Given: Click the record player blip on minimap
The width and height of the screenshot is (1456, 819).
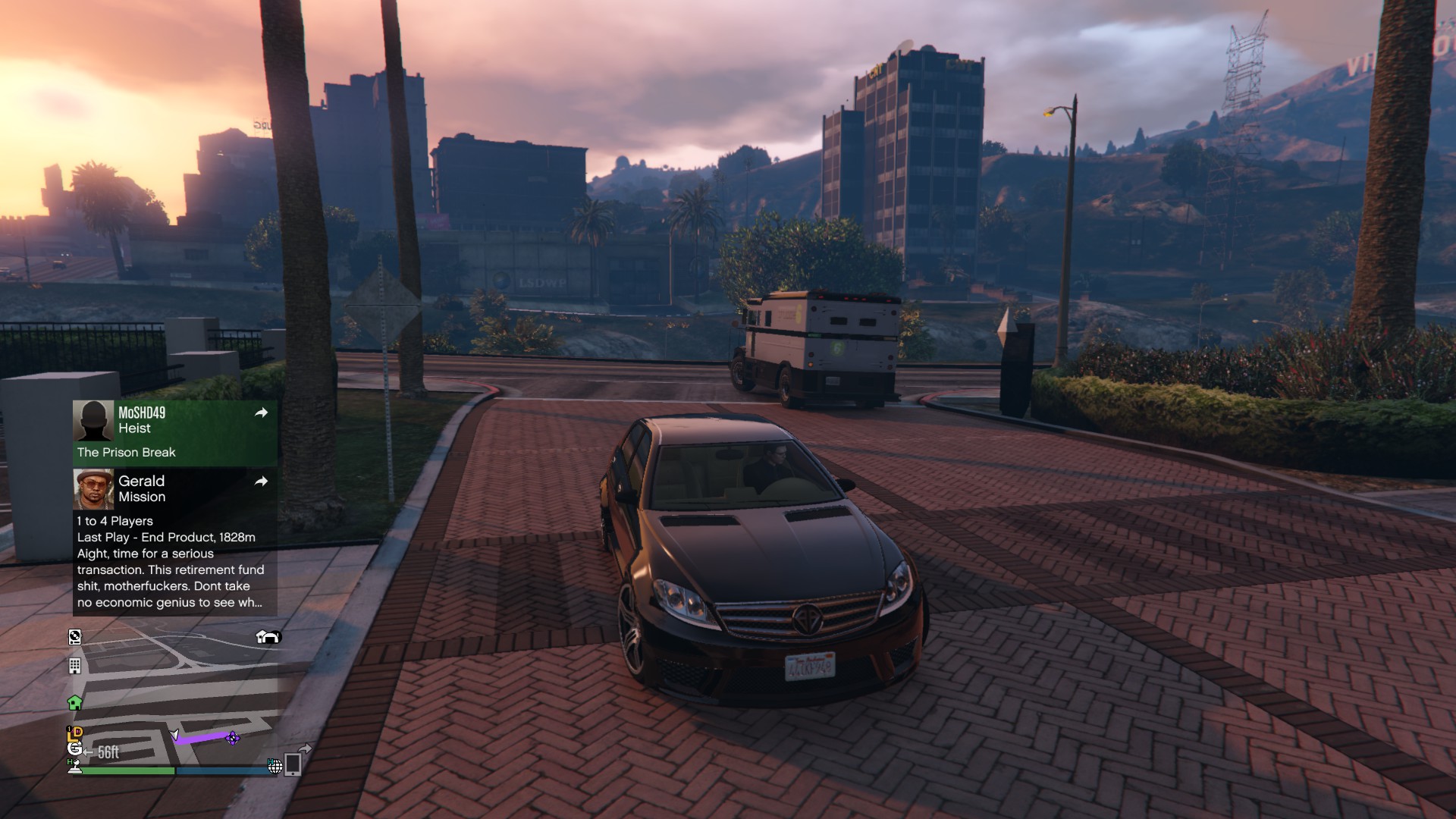Looking at the screenshot, I should 74,637.
